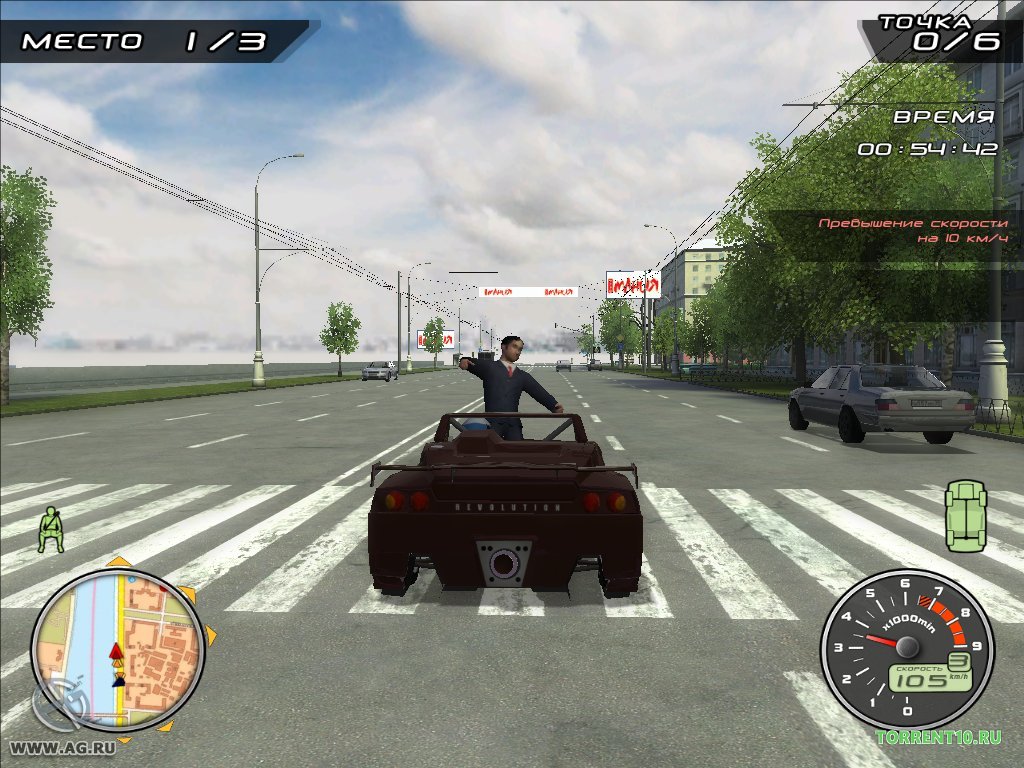Image resolution: width=1024 pixels, height=768 pixels.
Task: Click the green car damage indicator
Action: click(965, 515)
